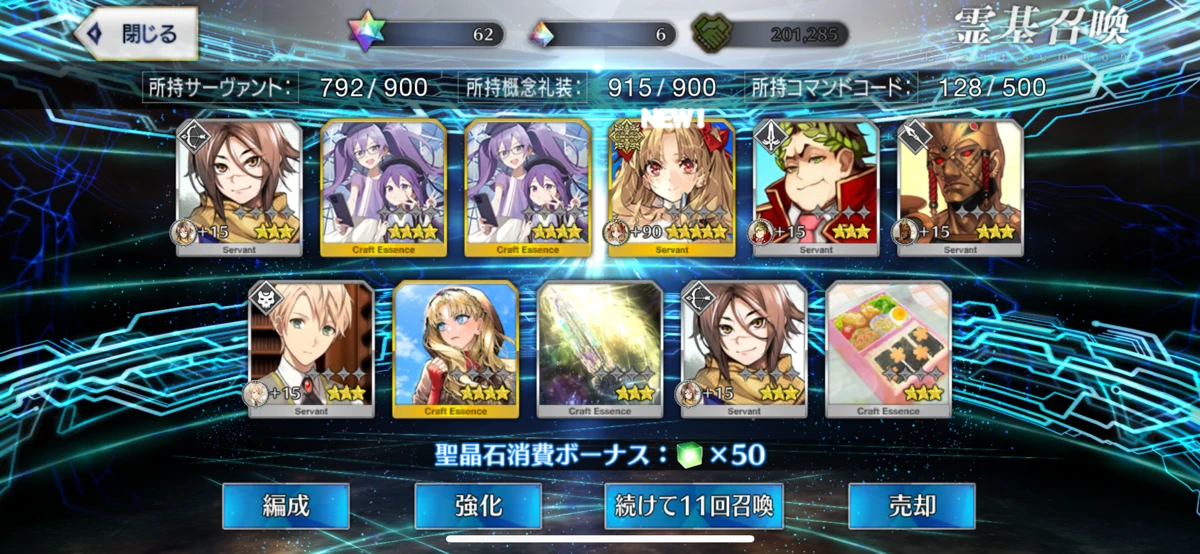1200x554 pixels.
Task: Inspect the masked dark-skinned servant card
Action: pyautogui.click(x=959, y=188)
